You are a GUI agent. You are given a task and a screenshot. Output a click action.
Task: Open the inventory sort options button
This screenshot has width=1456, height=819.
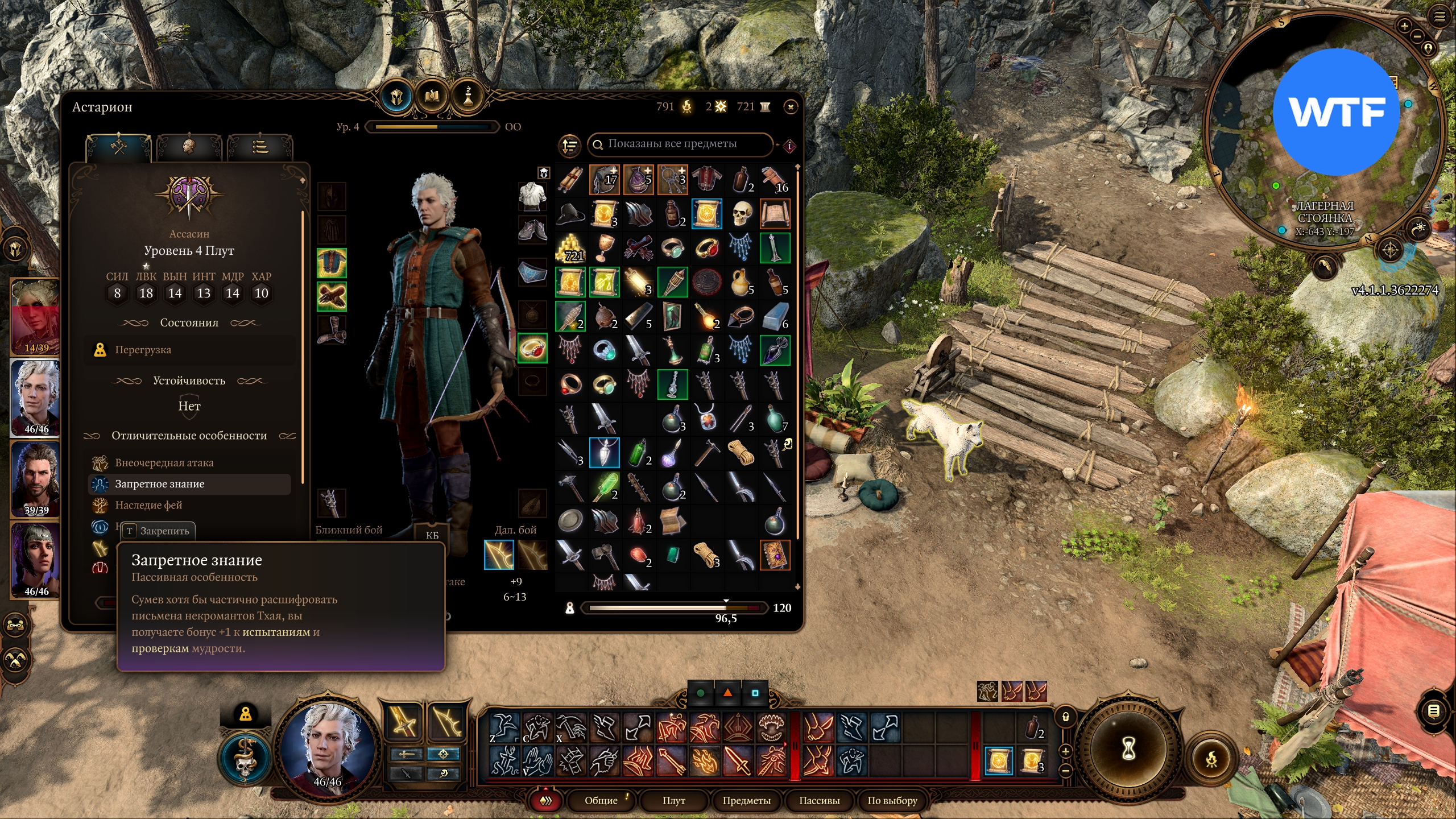coord(569,146)
